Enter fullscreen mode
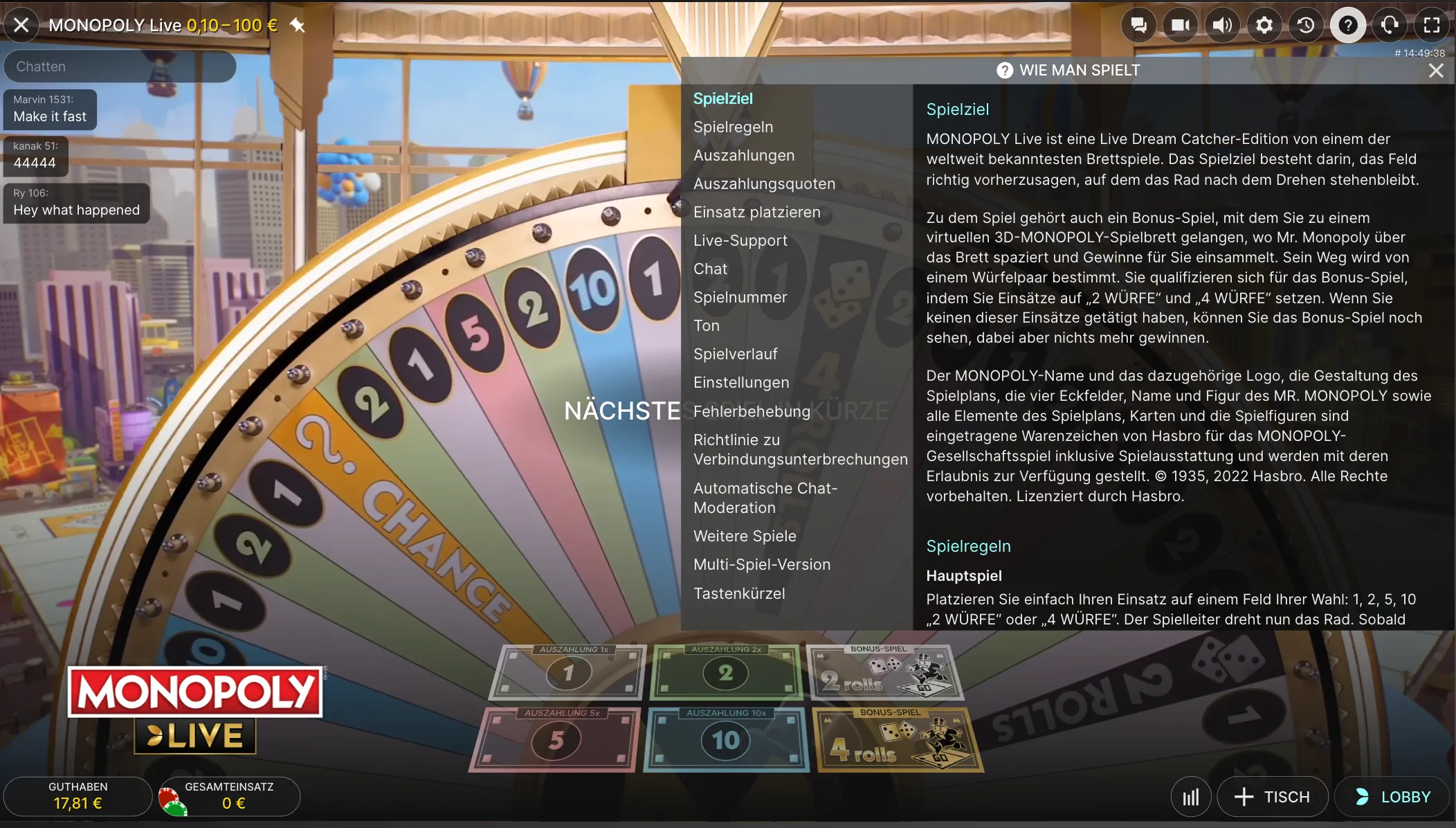The height and width of the screenshot is (828, 1456). pyautogui.click(x=1433, y=24)
